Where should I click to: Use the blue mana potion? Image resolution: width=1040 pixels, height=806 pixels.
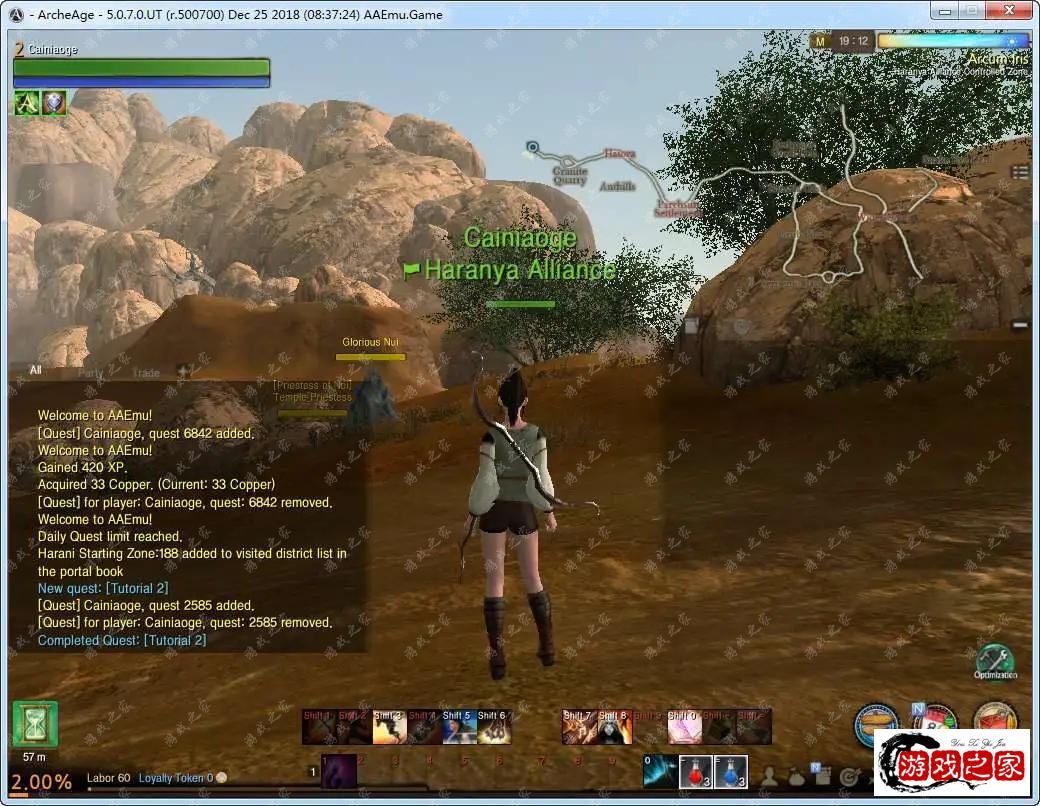[x=731, y=771]
